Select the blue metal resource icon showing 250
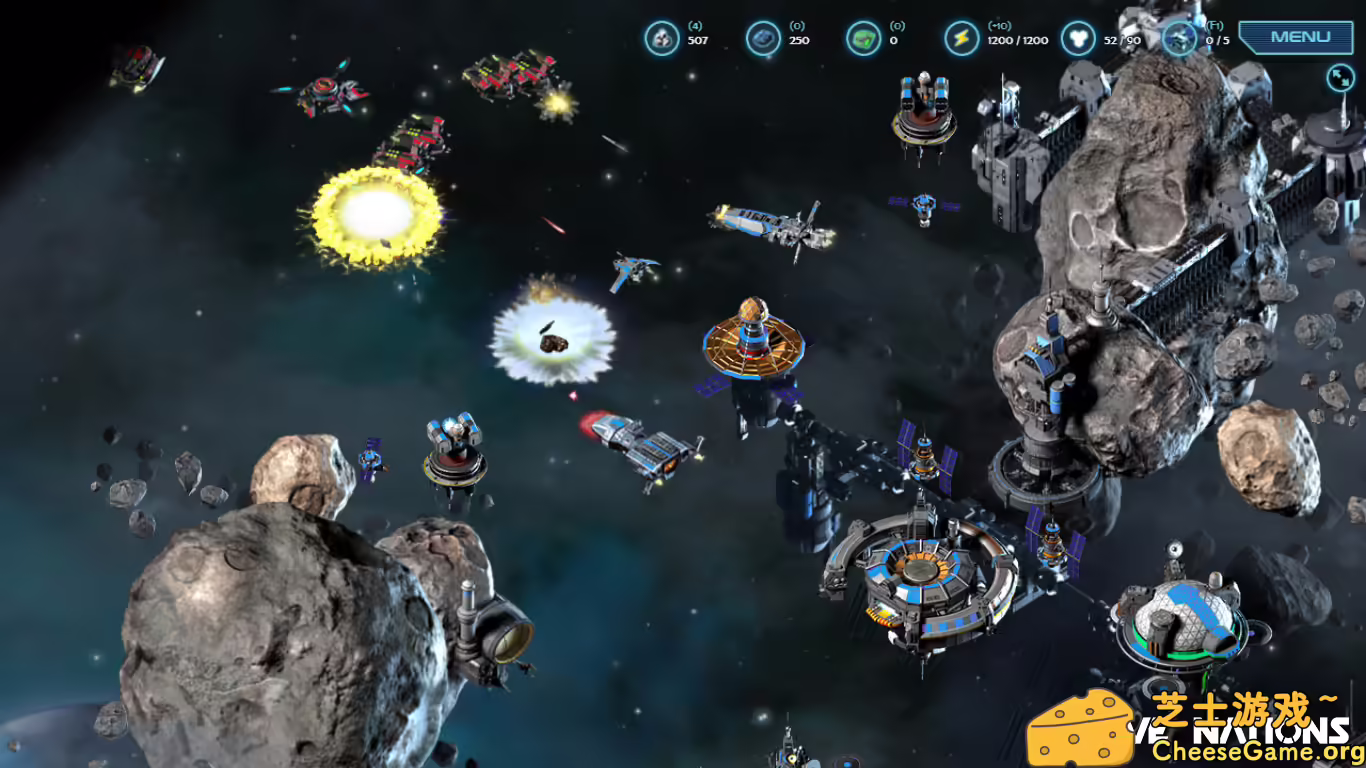 tap(763, 37)
